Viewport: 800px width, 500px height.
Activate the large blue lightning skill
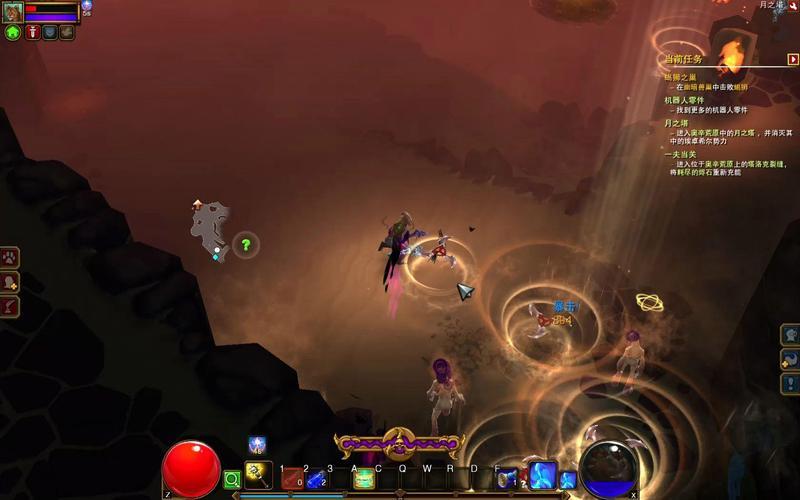pyautogui.click(x=541, y=475)
